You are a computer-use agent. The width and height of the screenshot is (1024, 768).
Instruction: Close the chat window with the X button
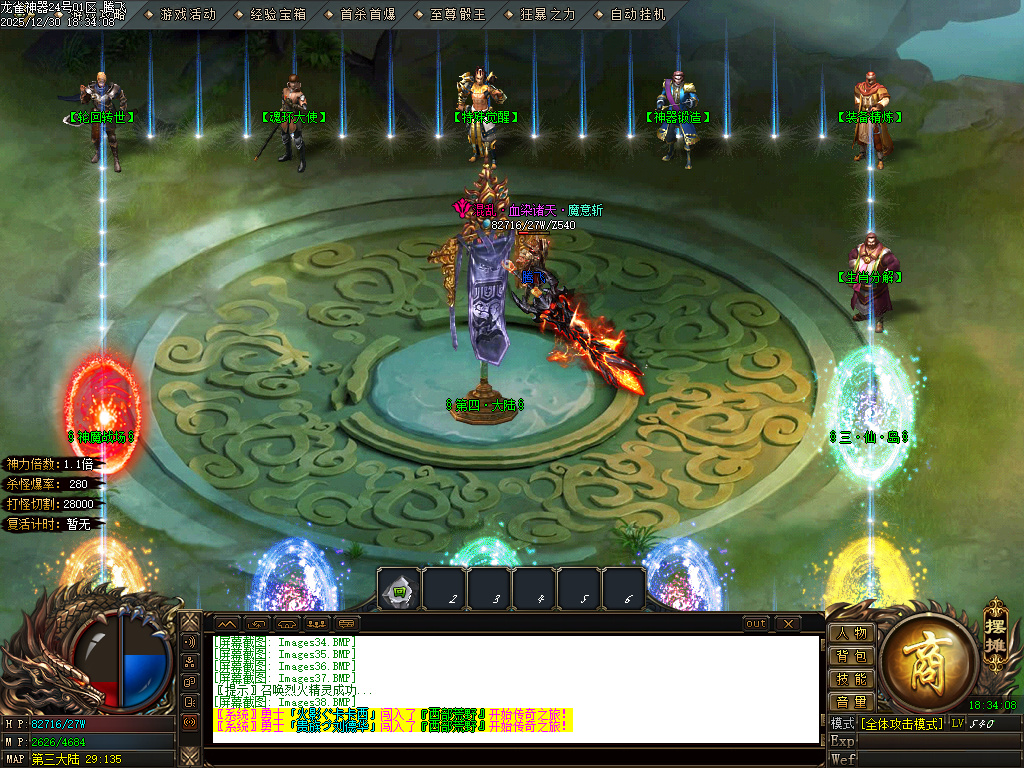pos(788,624)
